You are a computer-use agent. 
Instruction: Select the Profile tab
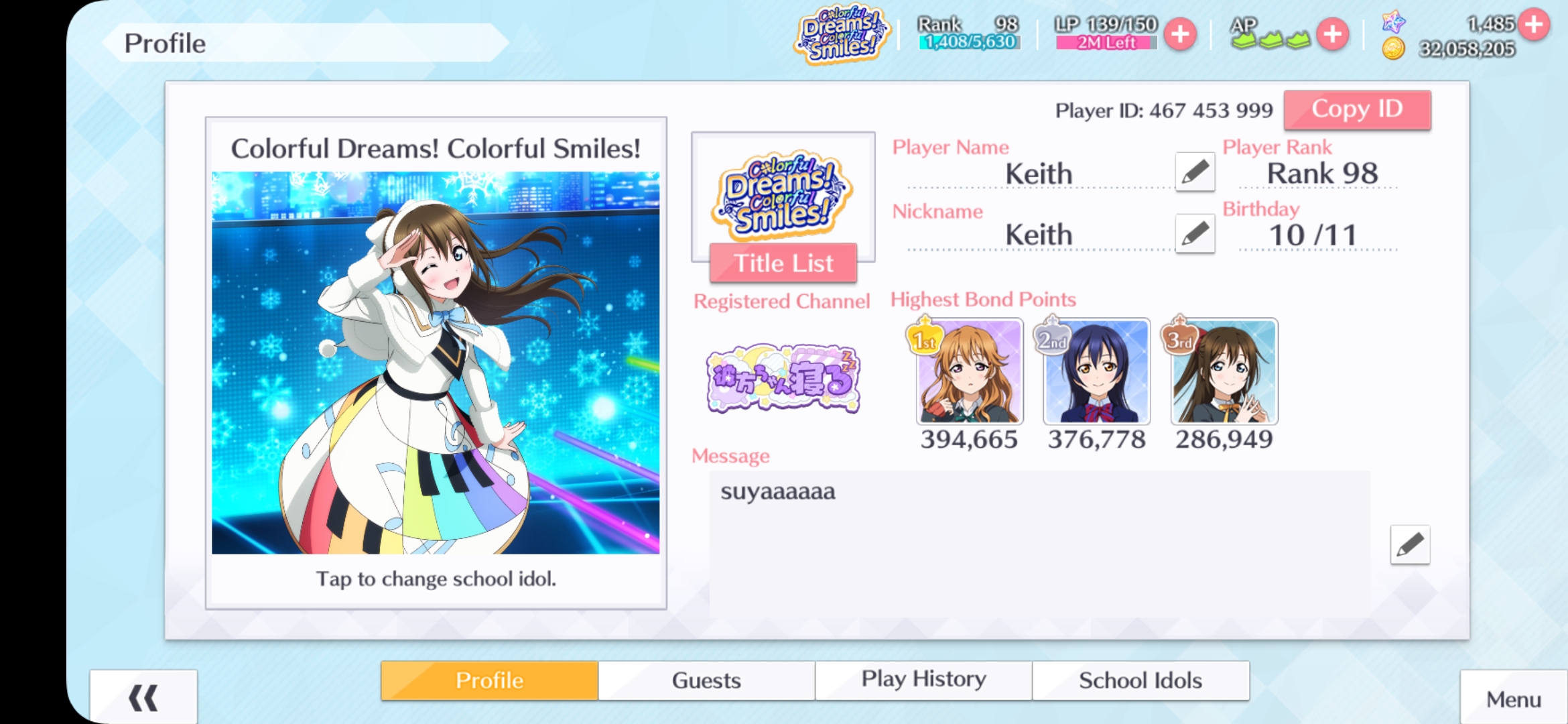pyautogui.click(x=489, y=680)
